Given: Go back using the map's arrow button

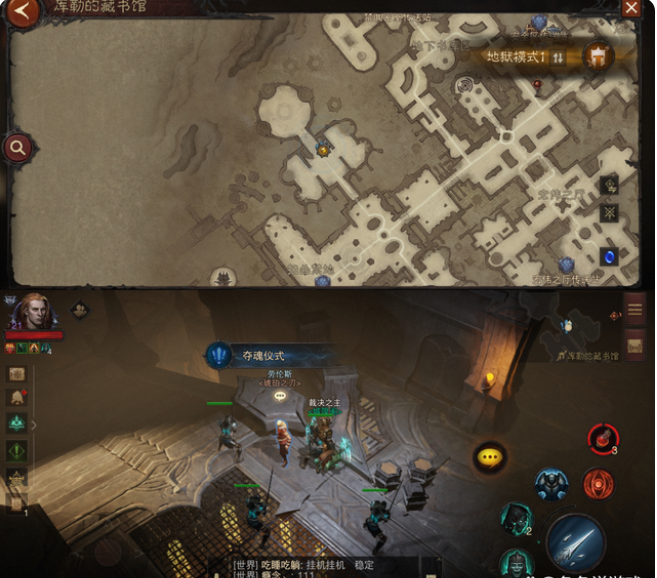Looking at the screenshot, I should coord(25,12).
